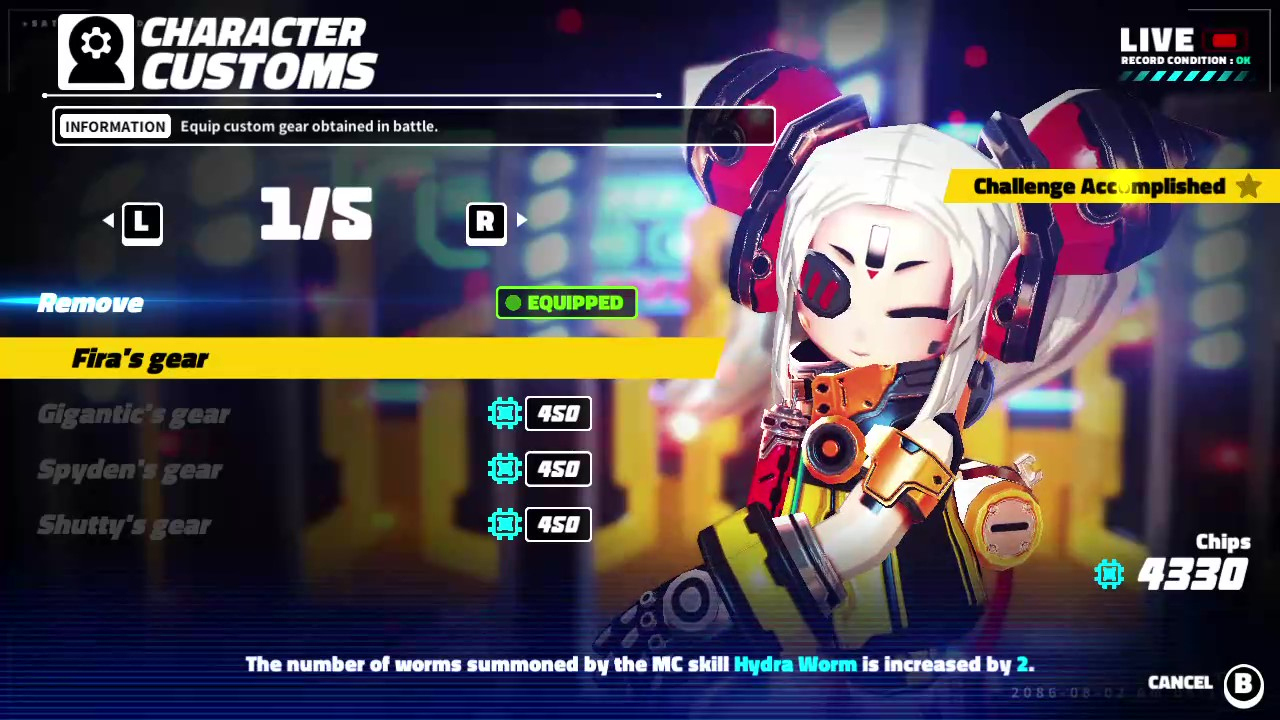Click the B button icon next to CANCEL
The width and height of the screenshot is (1280, 720).
1243,682
